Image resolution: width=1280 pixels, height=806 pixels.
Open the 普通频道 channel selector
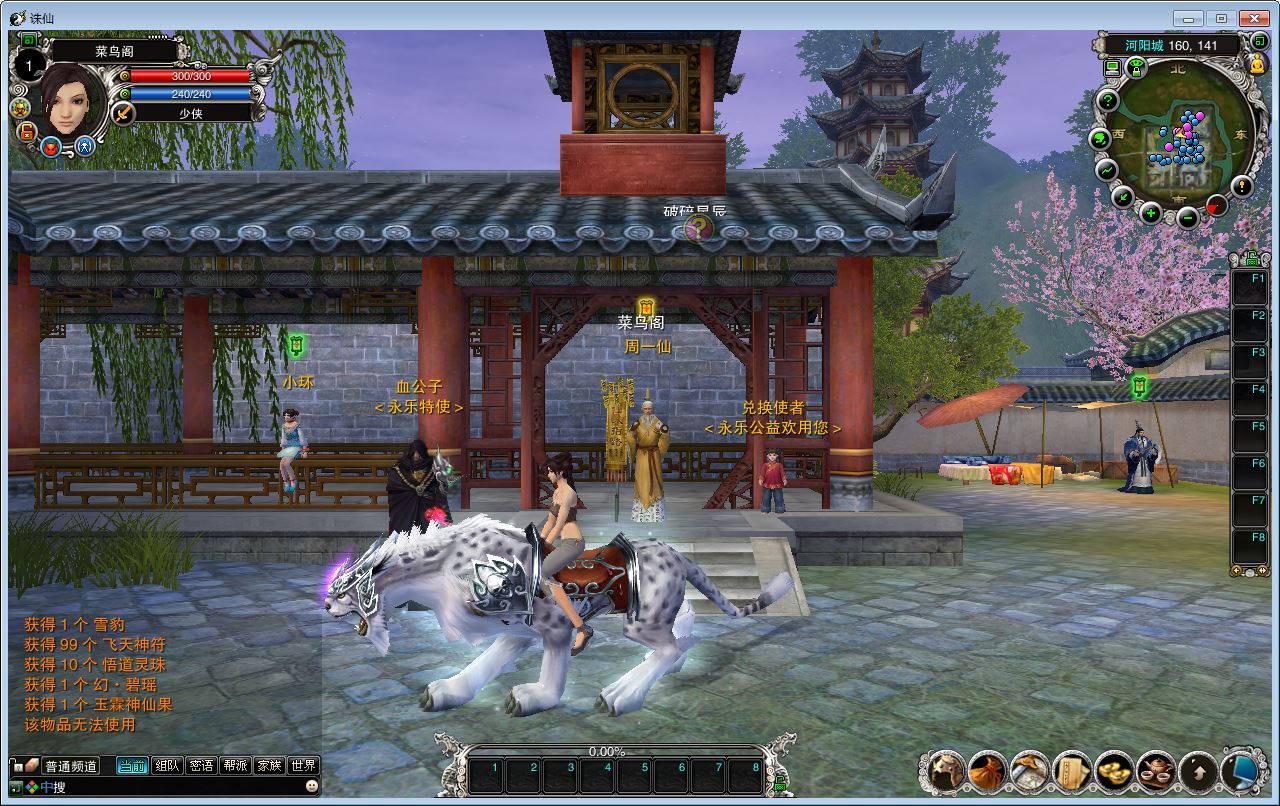click(70, 766)
